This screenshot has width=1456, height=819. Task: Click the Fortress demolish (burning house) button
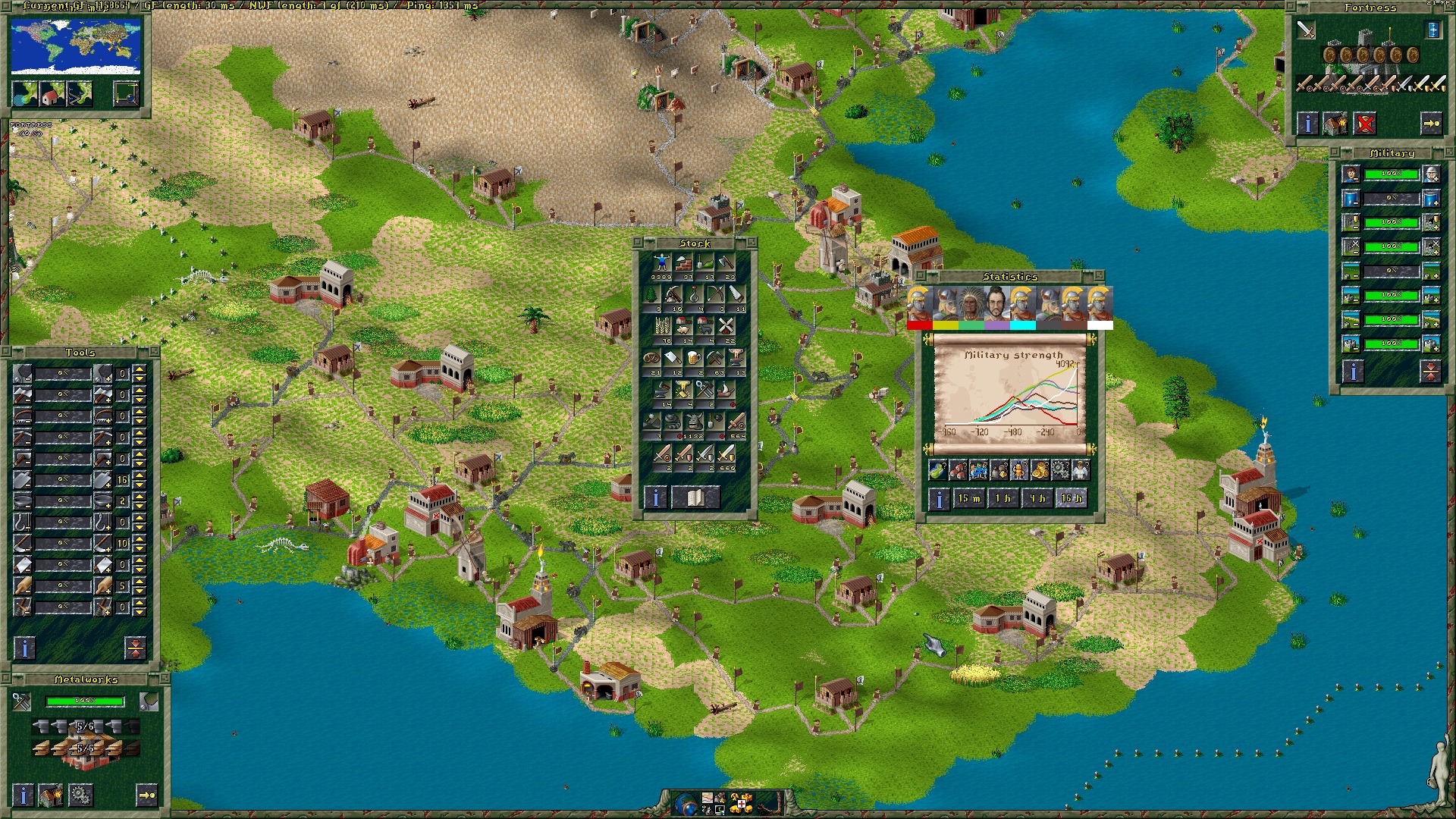(1335, 123)
